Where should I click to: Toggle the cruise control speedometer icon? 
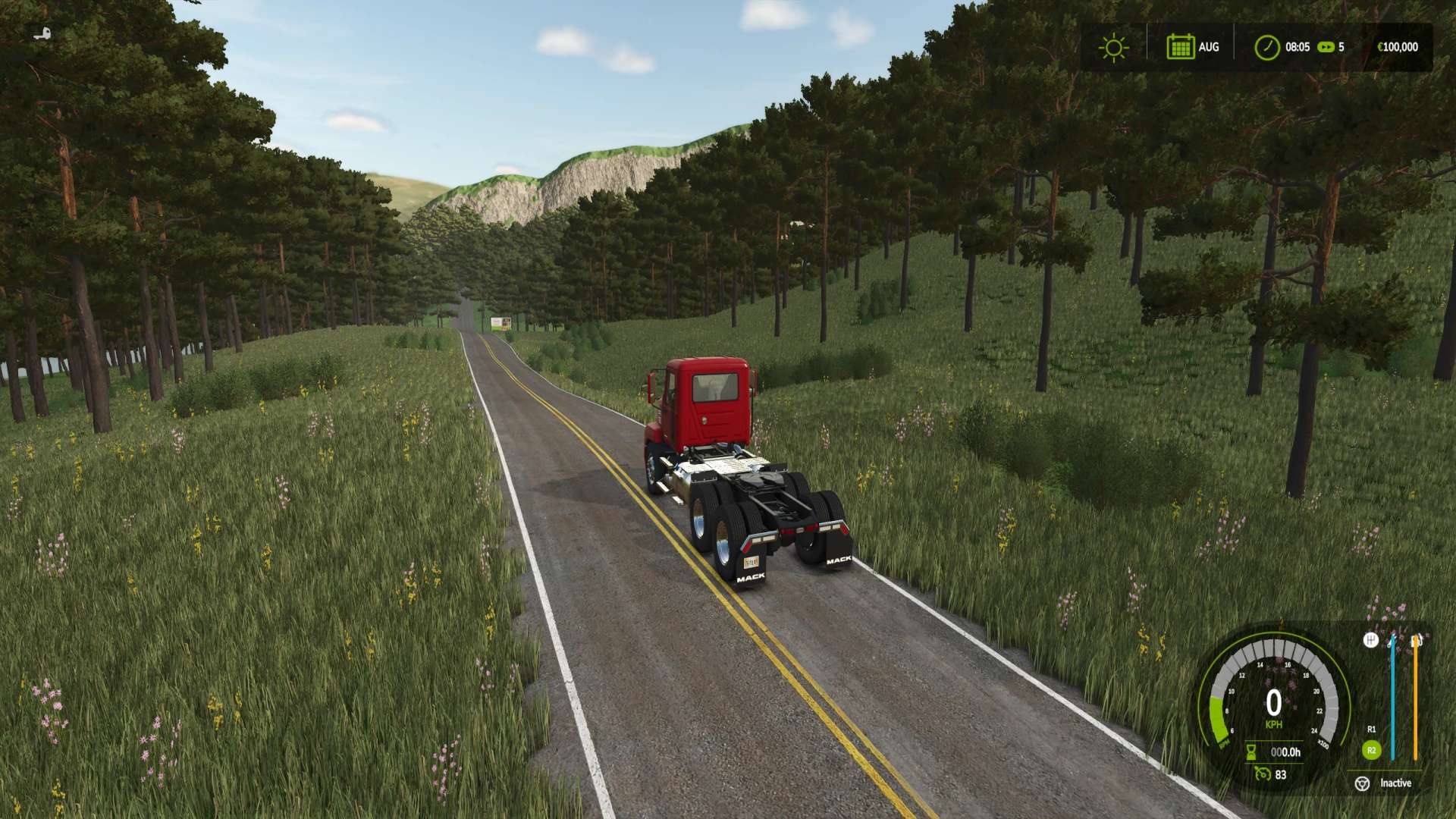[1262, 774]
